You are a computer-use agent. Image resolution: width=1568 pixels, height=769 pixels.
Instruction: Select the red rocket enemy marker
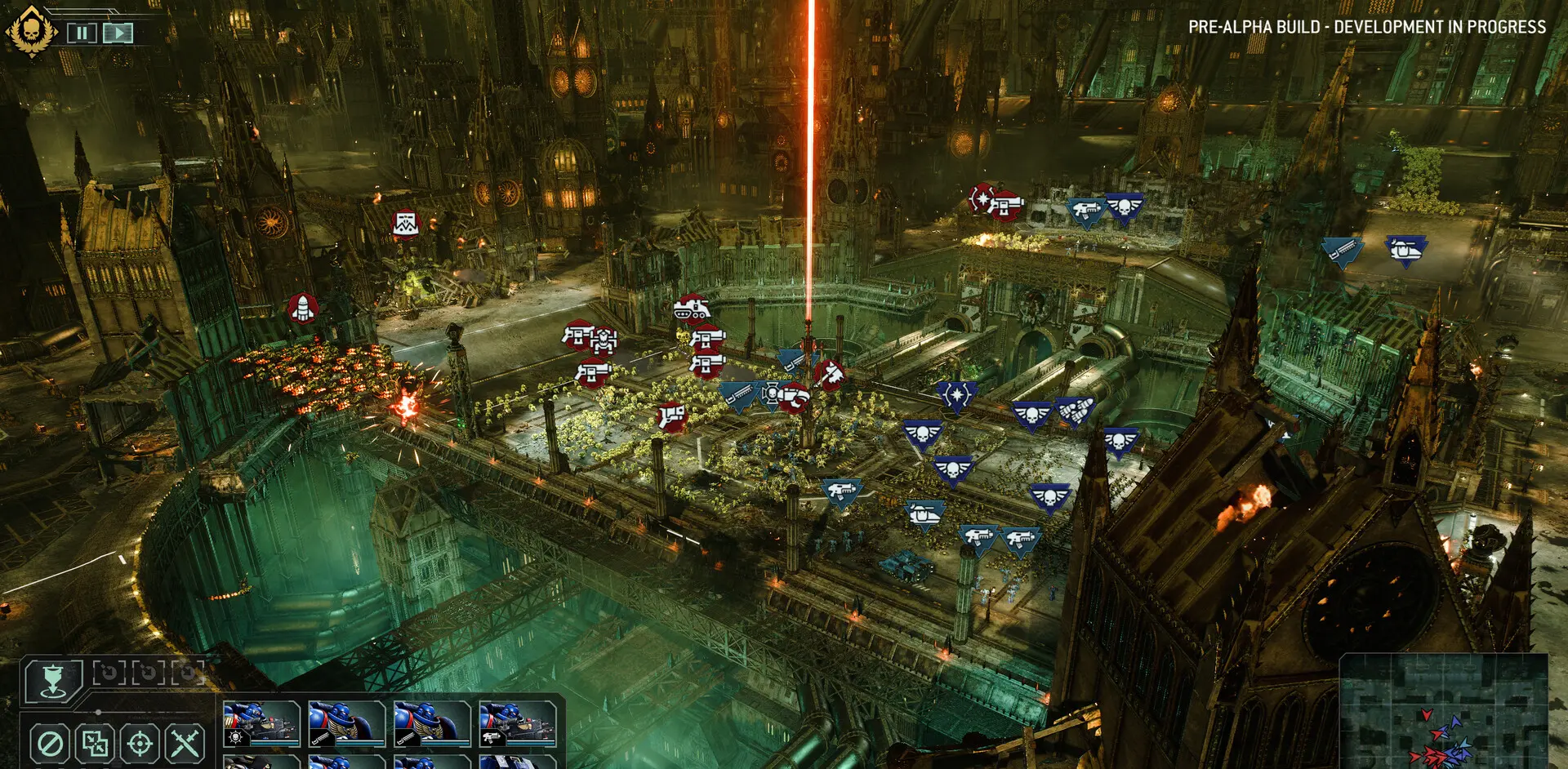(303, 309)
